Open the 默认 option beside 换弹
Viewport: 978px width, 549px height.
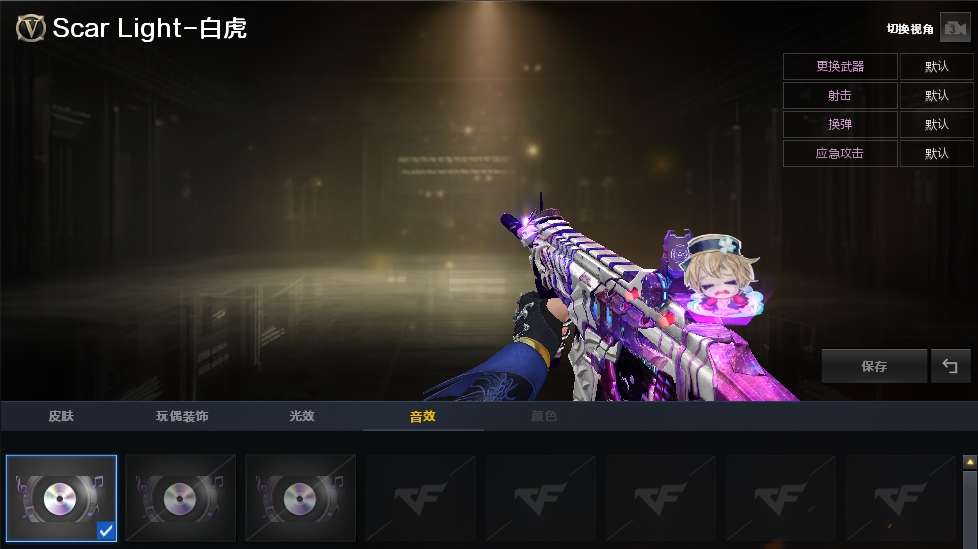point(936,125)
